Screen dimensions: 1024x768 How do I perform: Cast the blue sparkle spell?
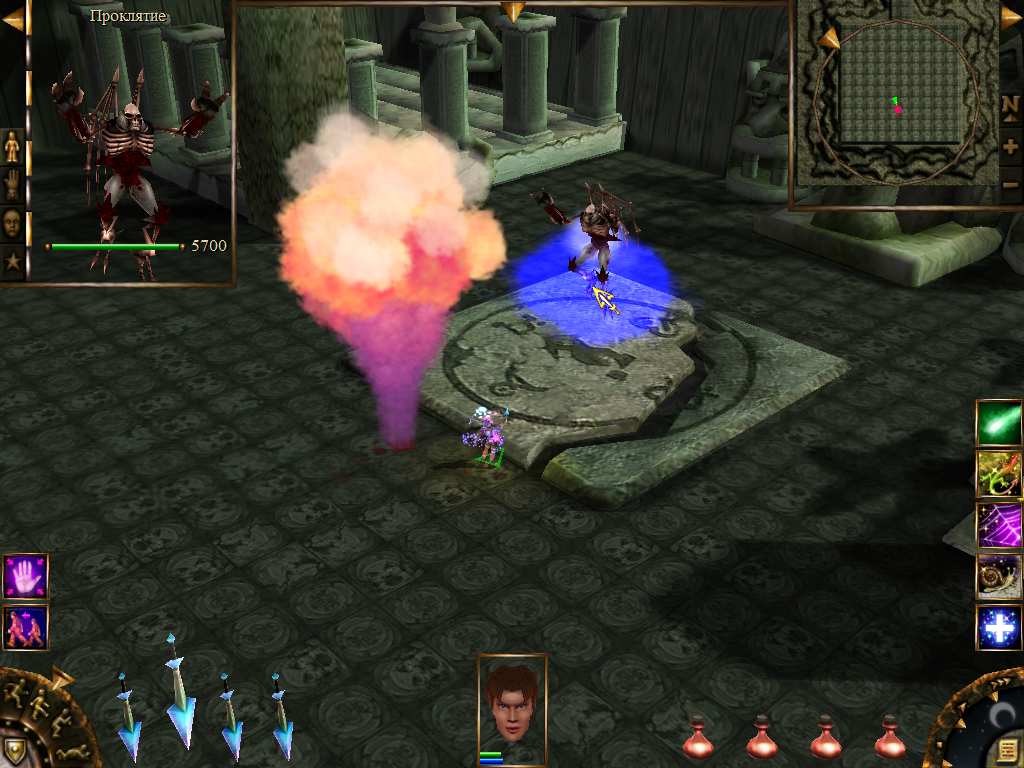click(x=999, y=628)
